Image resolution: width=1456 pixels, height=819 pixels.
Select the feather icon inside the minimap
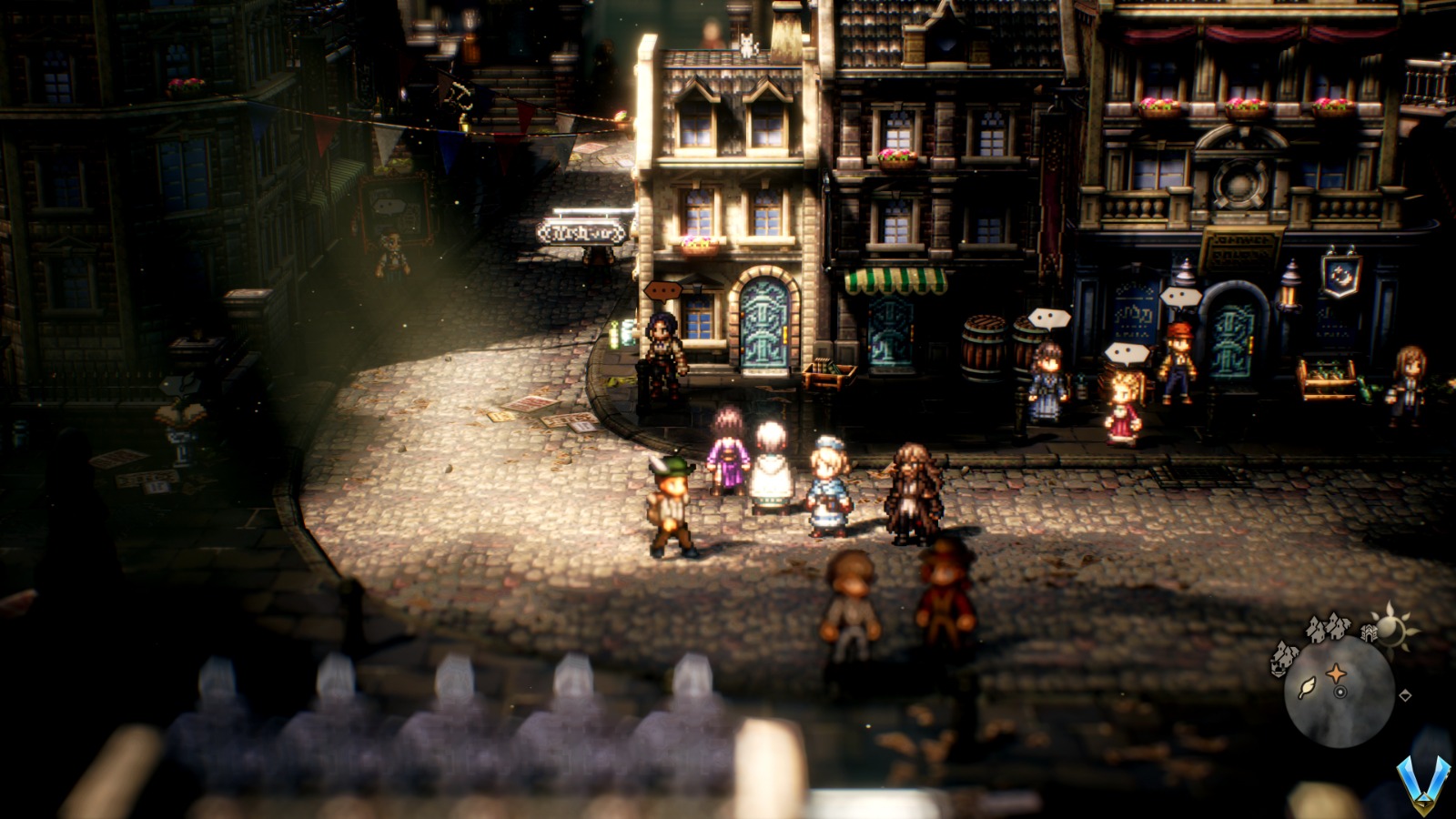click(x=1308, y=688)
